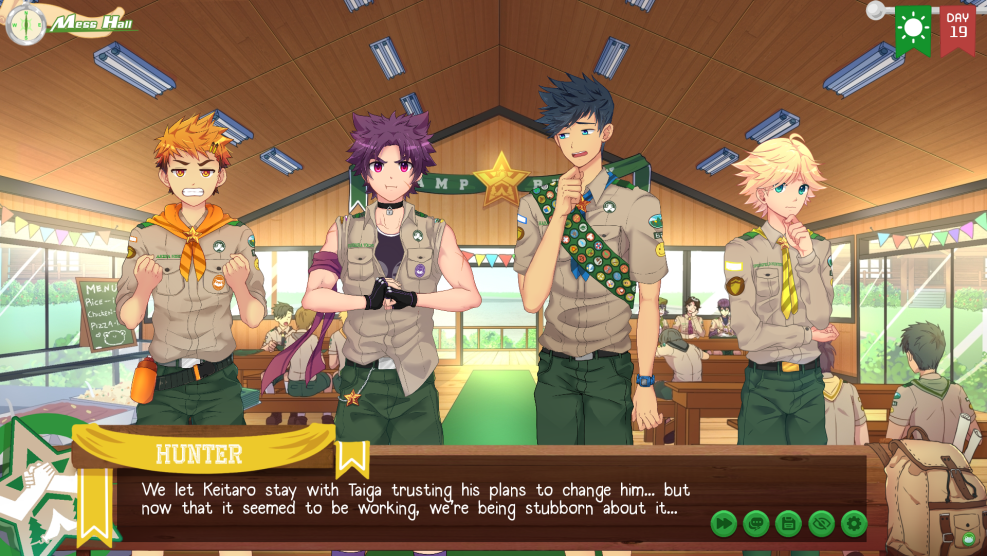Screen dimensions: 987x556
Task: Click the compass location icon
Action: [25, 24]
